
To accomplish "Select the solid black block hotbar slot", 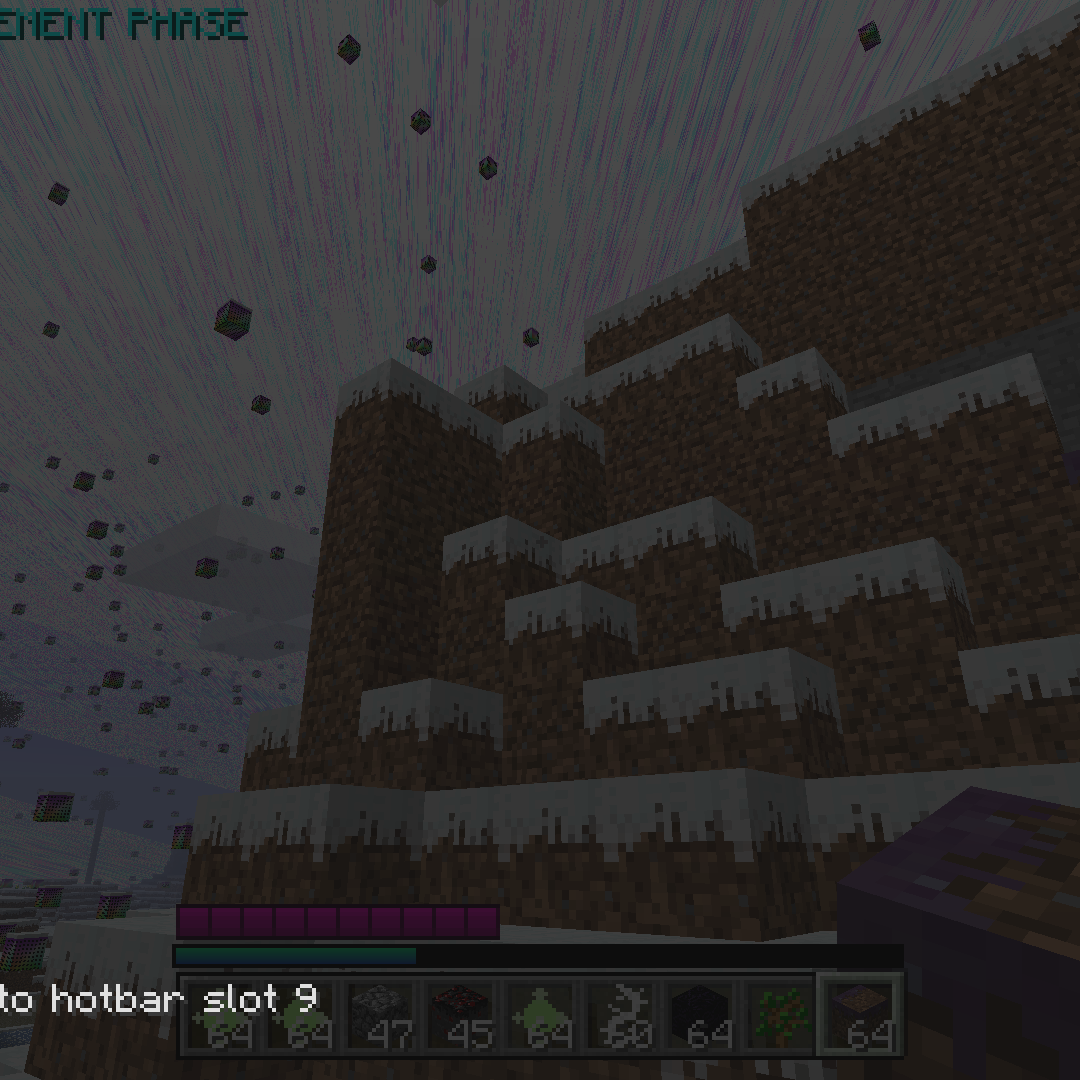I will pyautogui.click(x=700, y=1014).
